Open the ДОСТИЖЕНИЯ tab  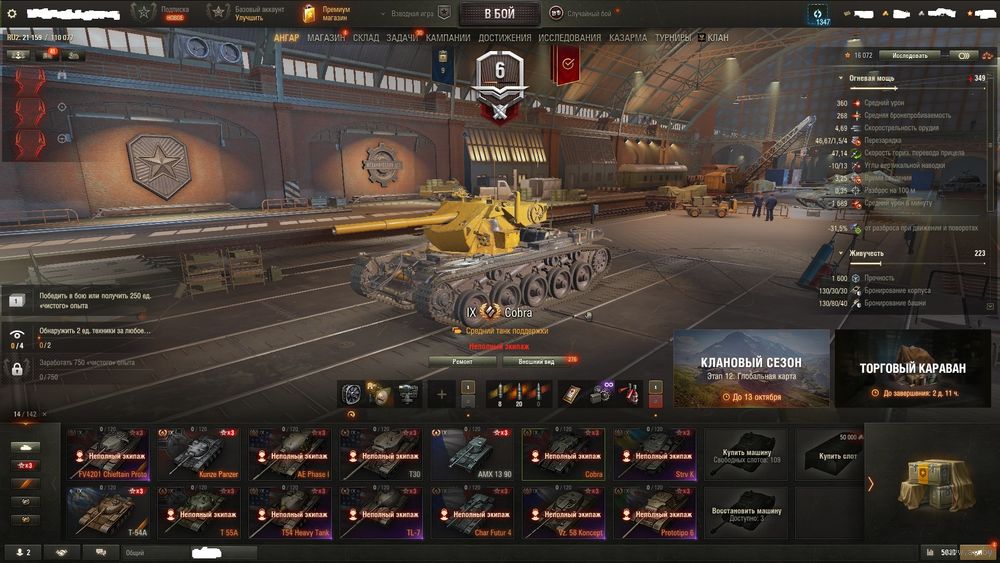[505, 37]
